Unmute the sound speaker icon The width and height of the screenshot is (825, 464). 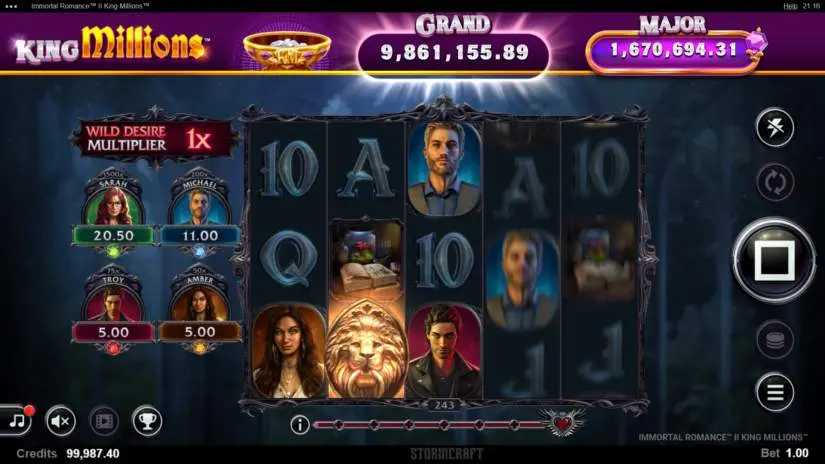click(x=61, y=421)
